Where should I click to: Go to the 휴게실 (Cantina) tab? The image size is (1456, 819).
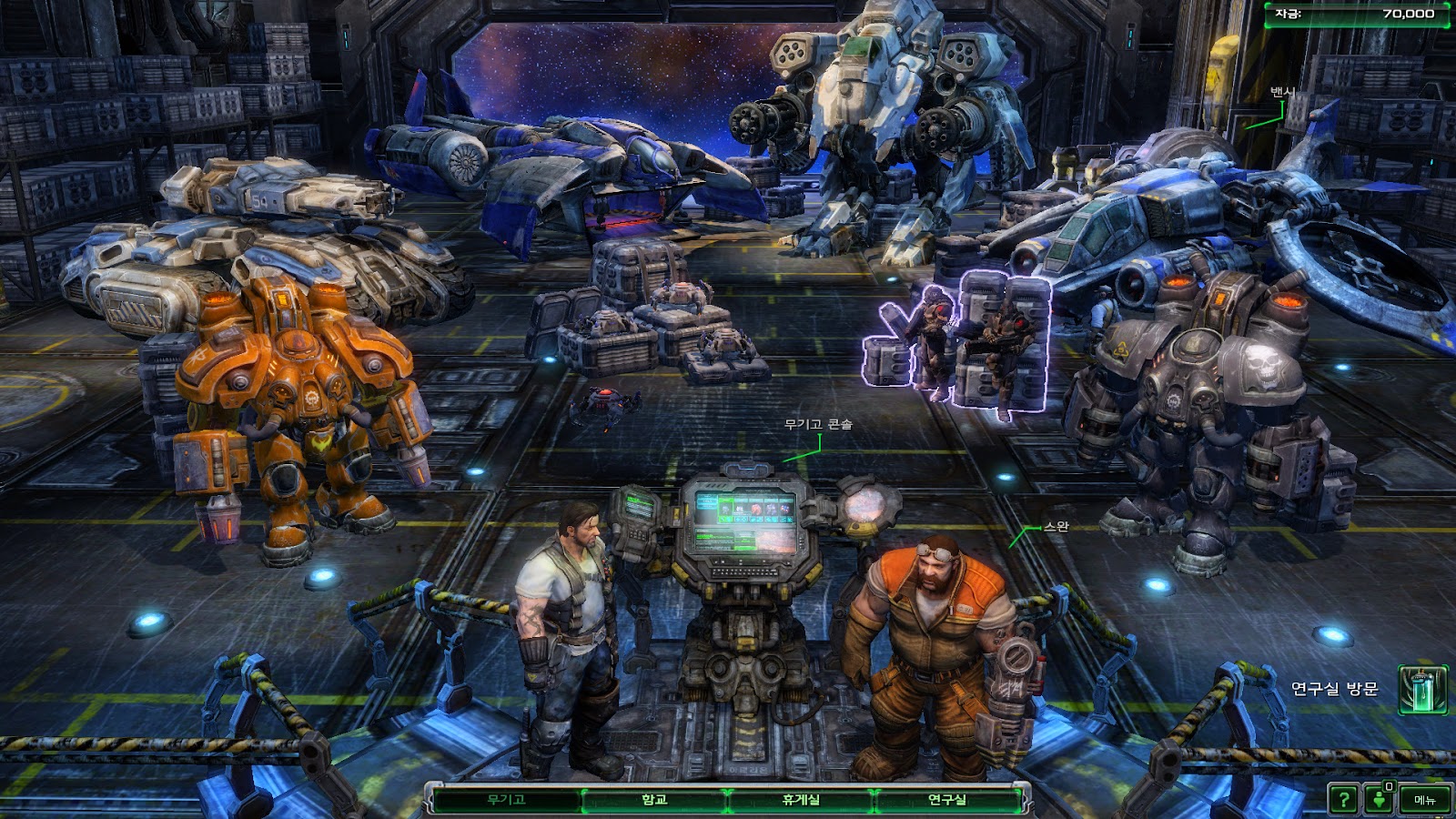click(801, 800)
